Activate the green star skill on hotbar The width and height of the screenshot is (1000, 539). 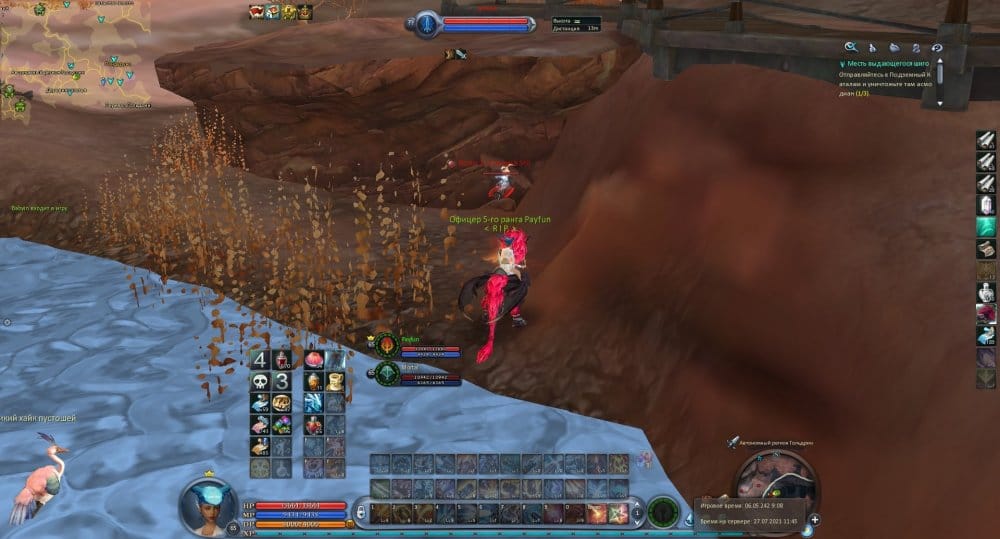click(x=618, y=513)
